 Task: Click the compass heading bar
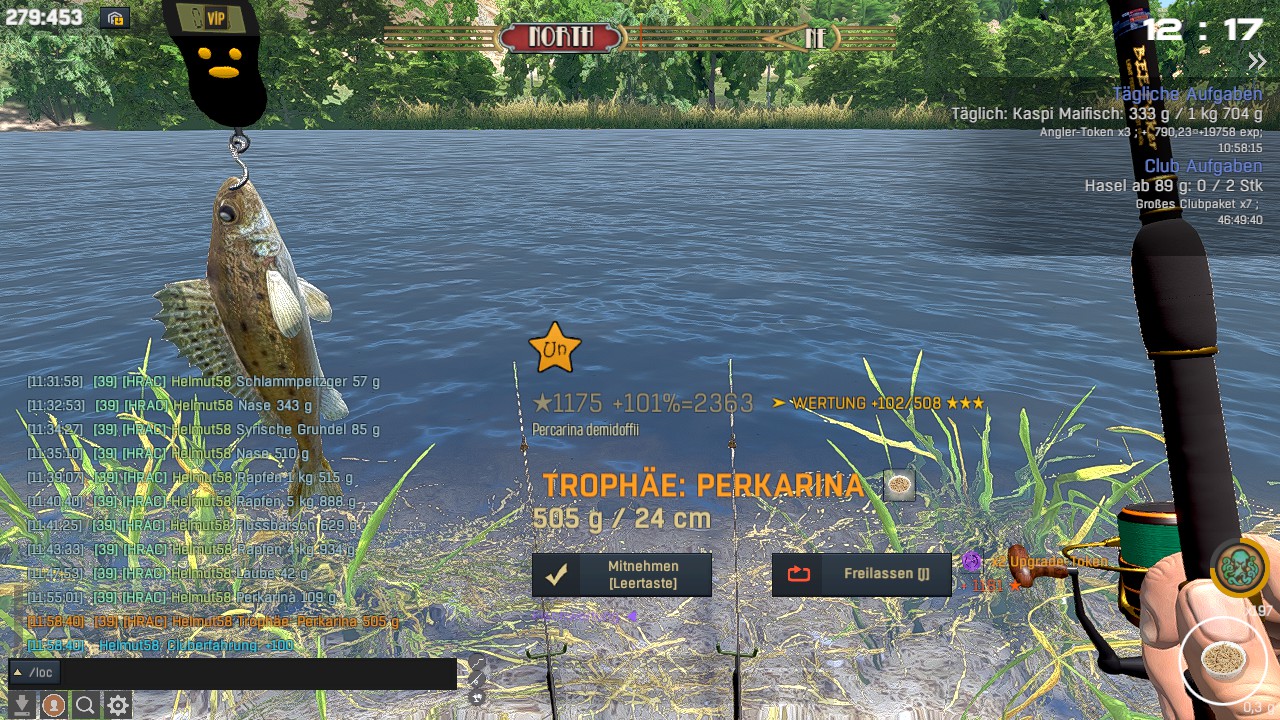[640, 38]
